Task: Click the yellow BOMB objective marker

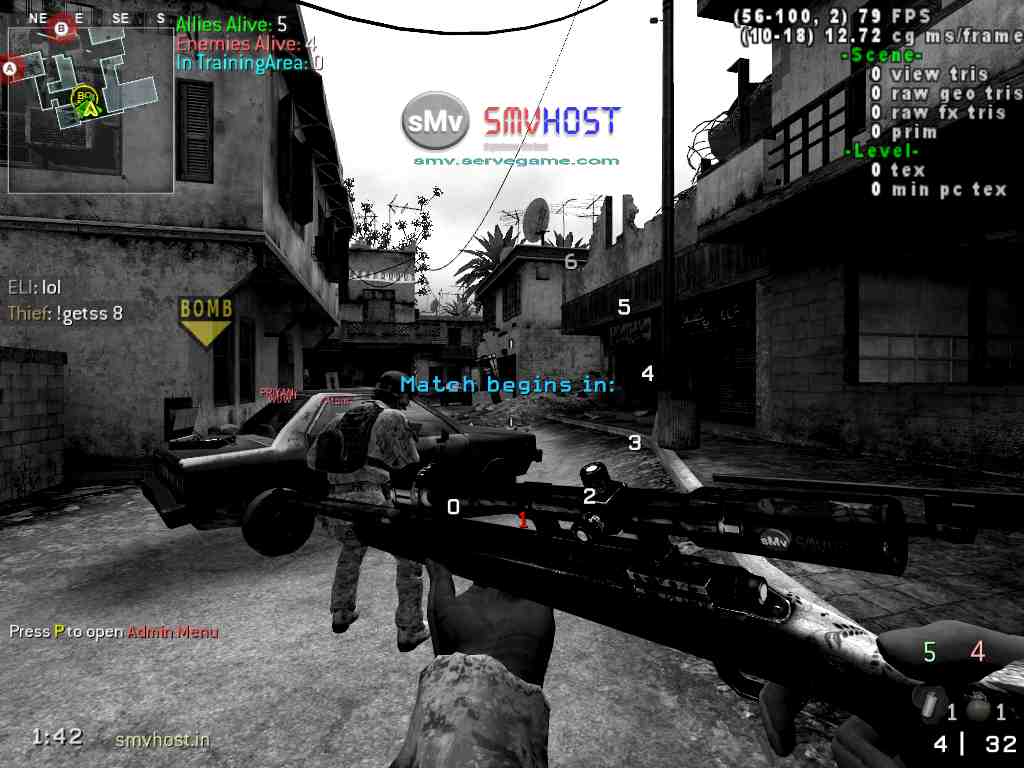Action: click(x=206, y=320)
